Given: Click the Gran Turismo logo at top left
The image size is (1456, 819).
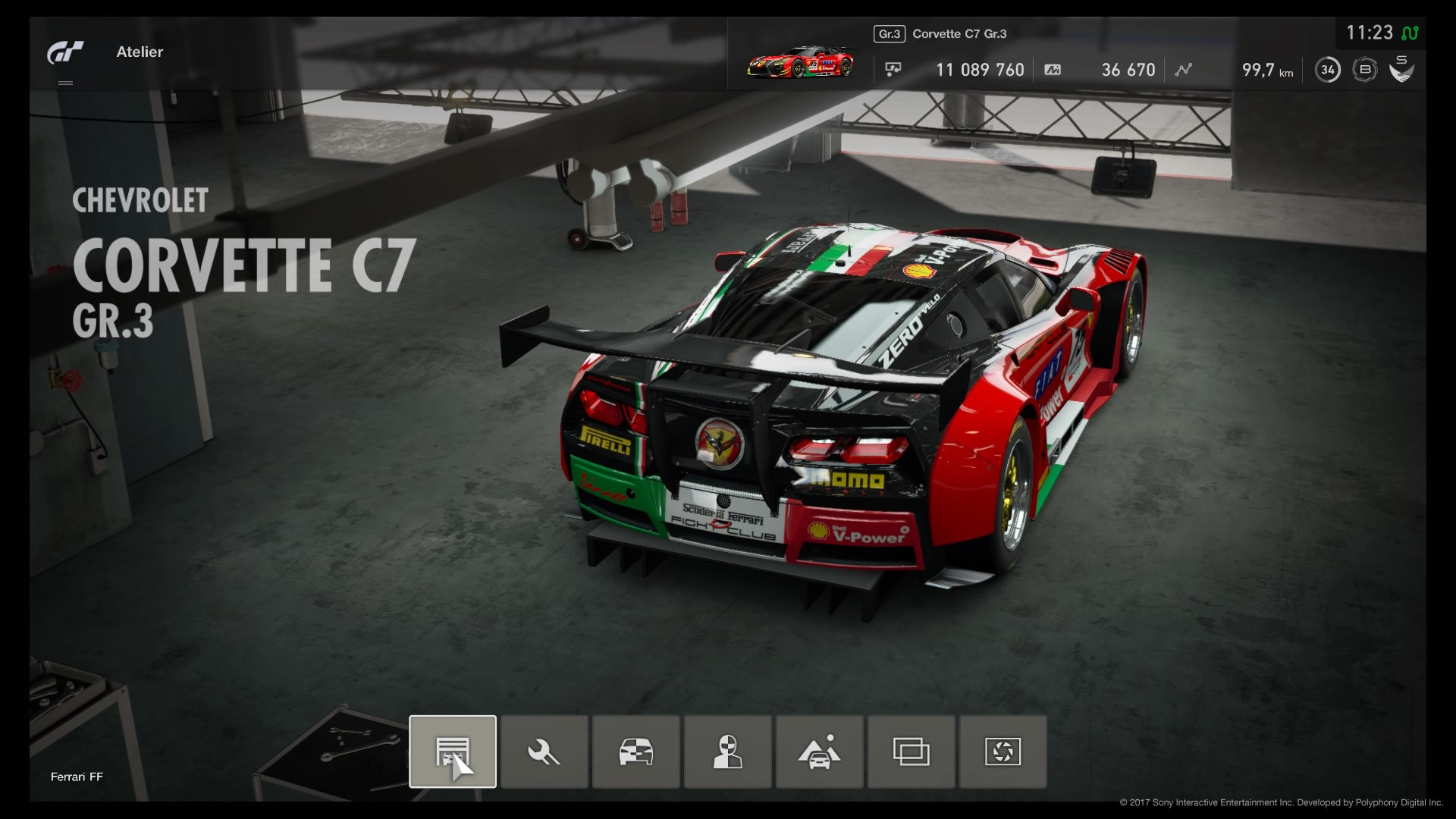Looking at the screenshot, I should click(x=66, y=53).
